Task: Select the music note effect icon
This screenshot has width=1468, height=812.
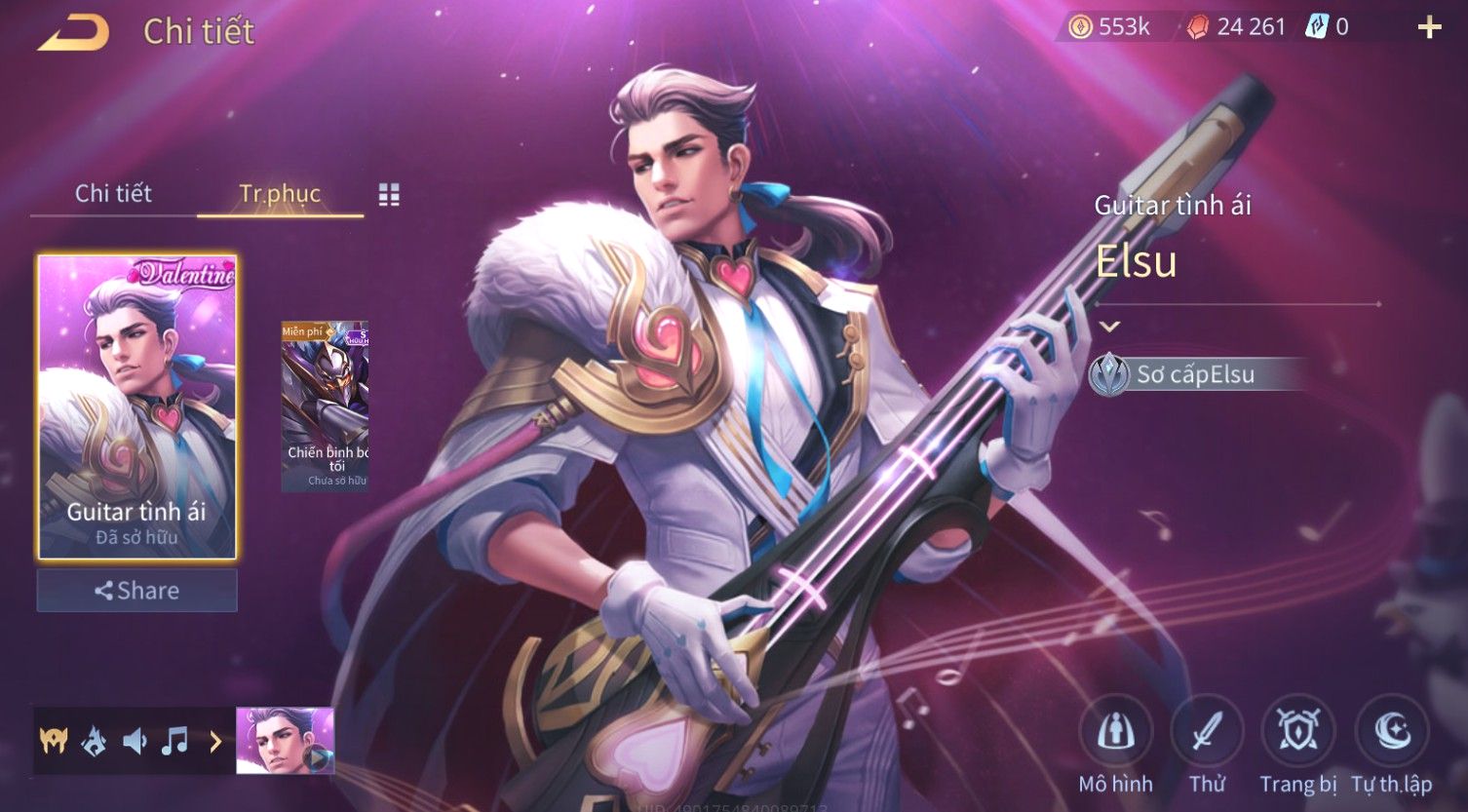Action: click(x=174, y=742)
